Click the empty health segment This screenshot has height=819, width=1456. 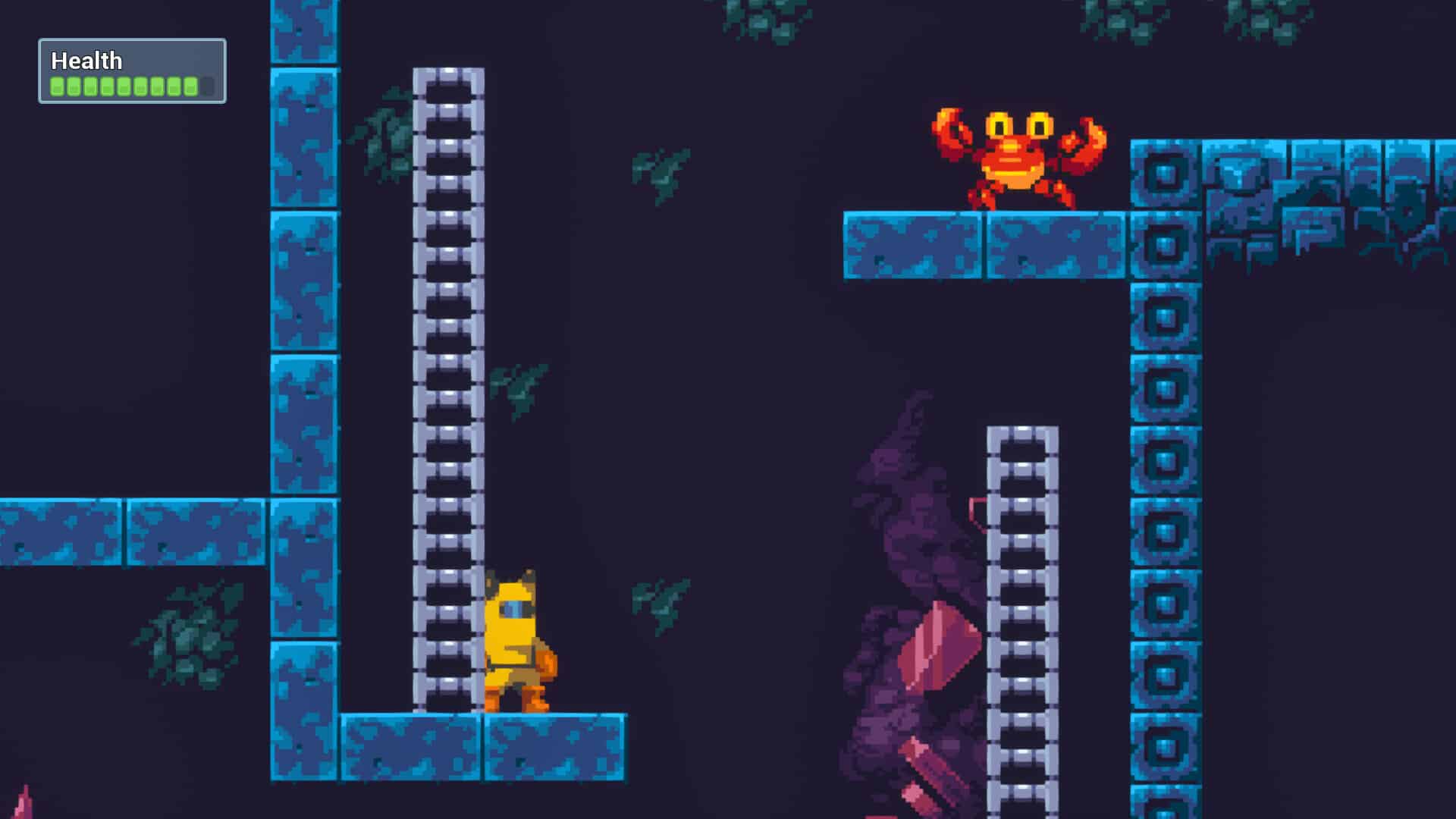pos(207,86)
